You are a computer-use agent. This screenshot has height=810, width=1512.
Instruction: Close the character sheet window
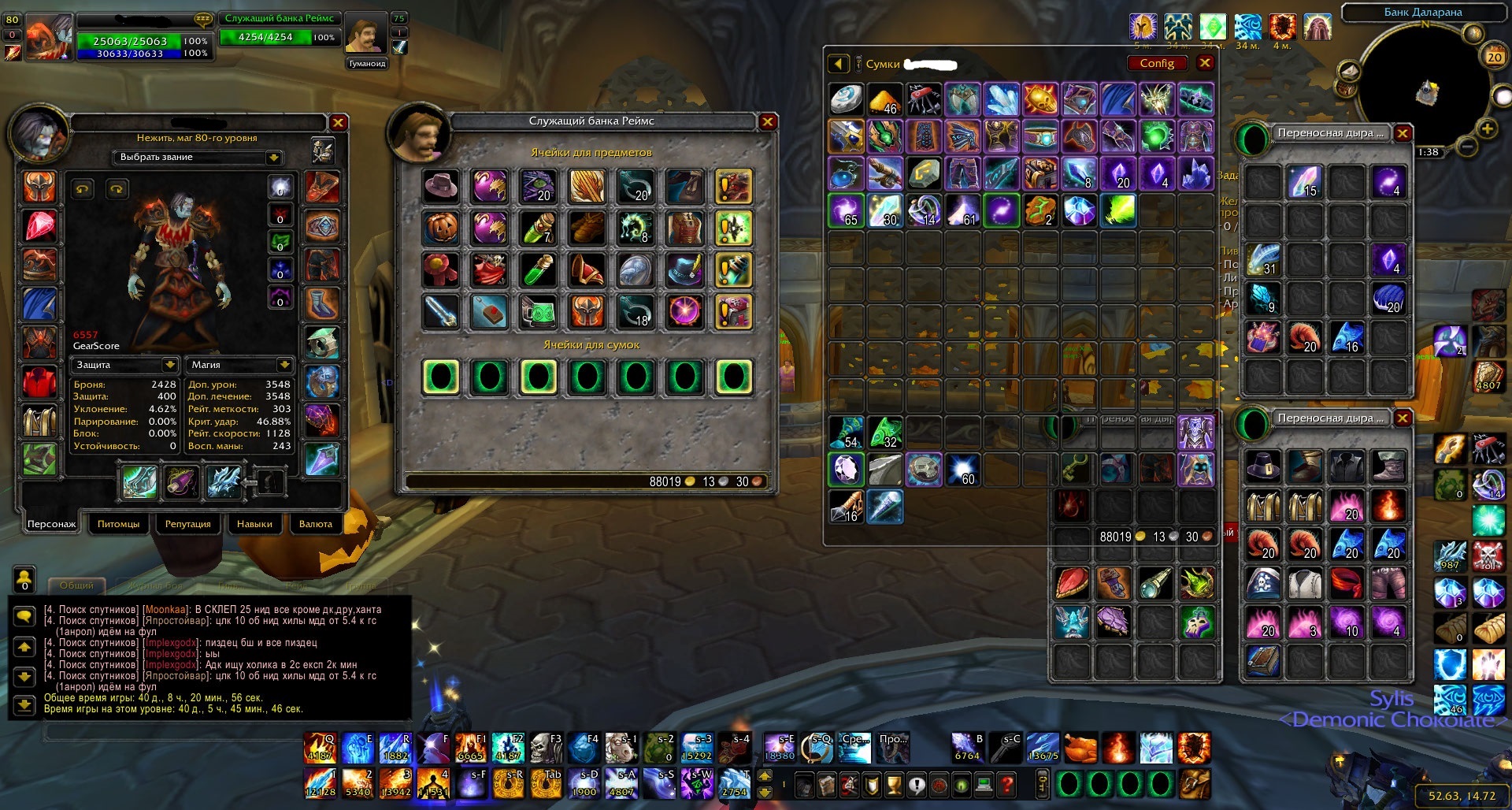338,122
